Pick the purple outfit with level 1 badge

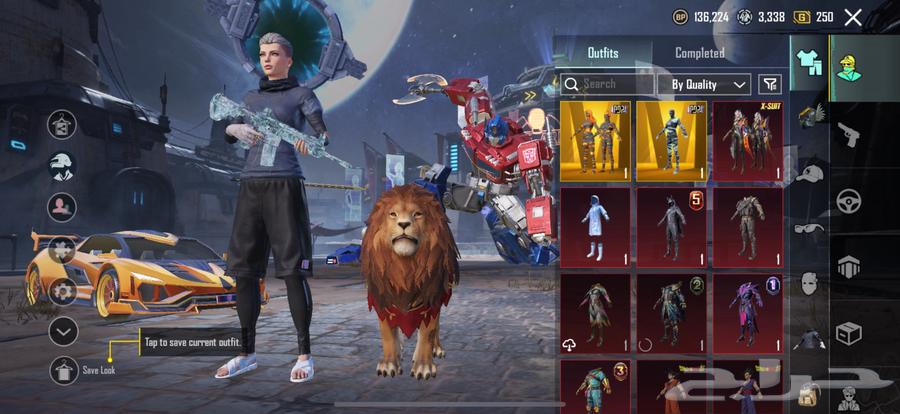(x=747, y=312)
